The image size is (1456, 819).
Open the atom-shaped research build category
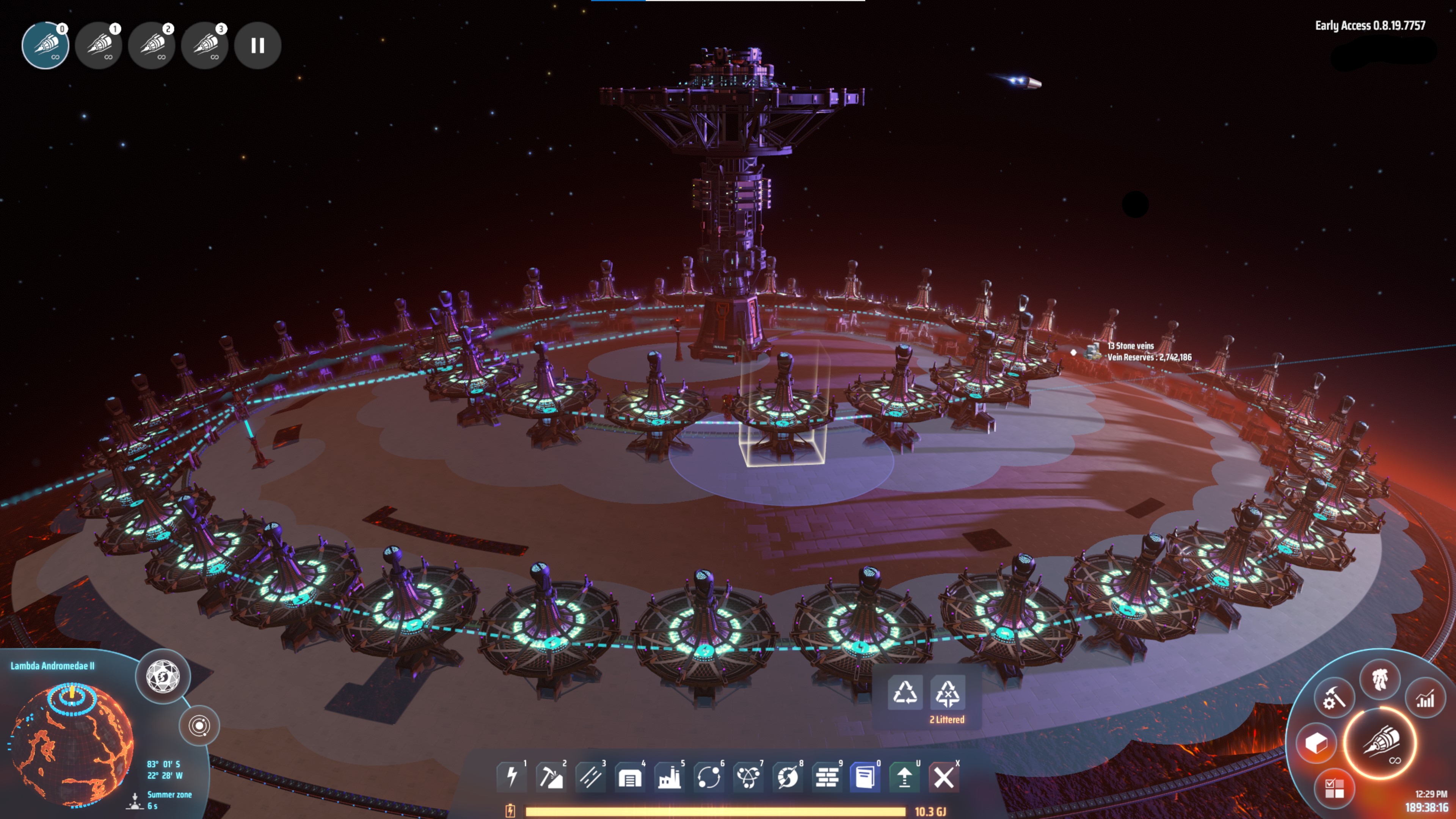pyautogui.click(x=748, y=777)
